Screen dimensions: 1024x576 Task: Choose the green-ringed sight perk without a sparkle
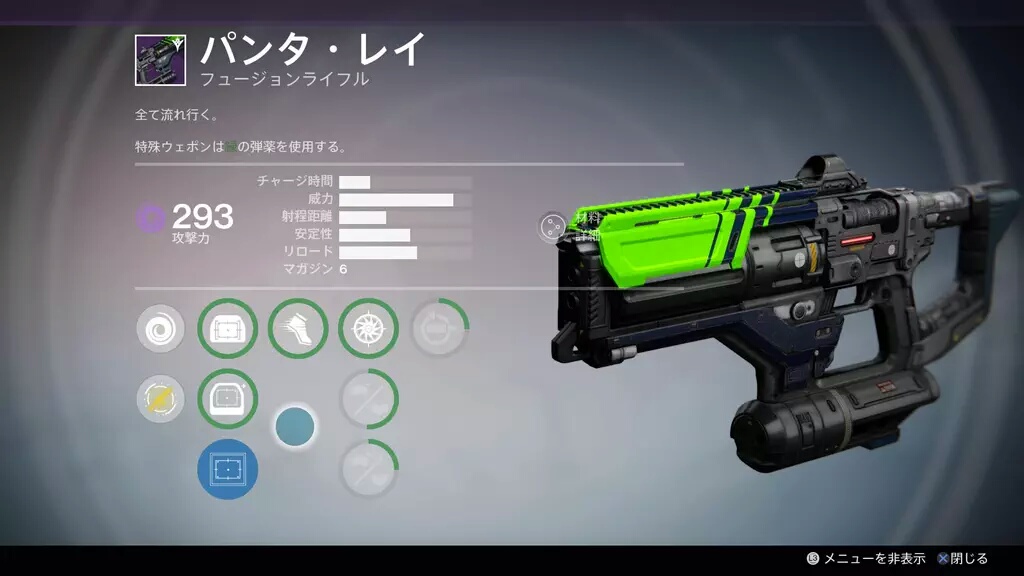click(228, 329)
